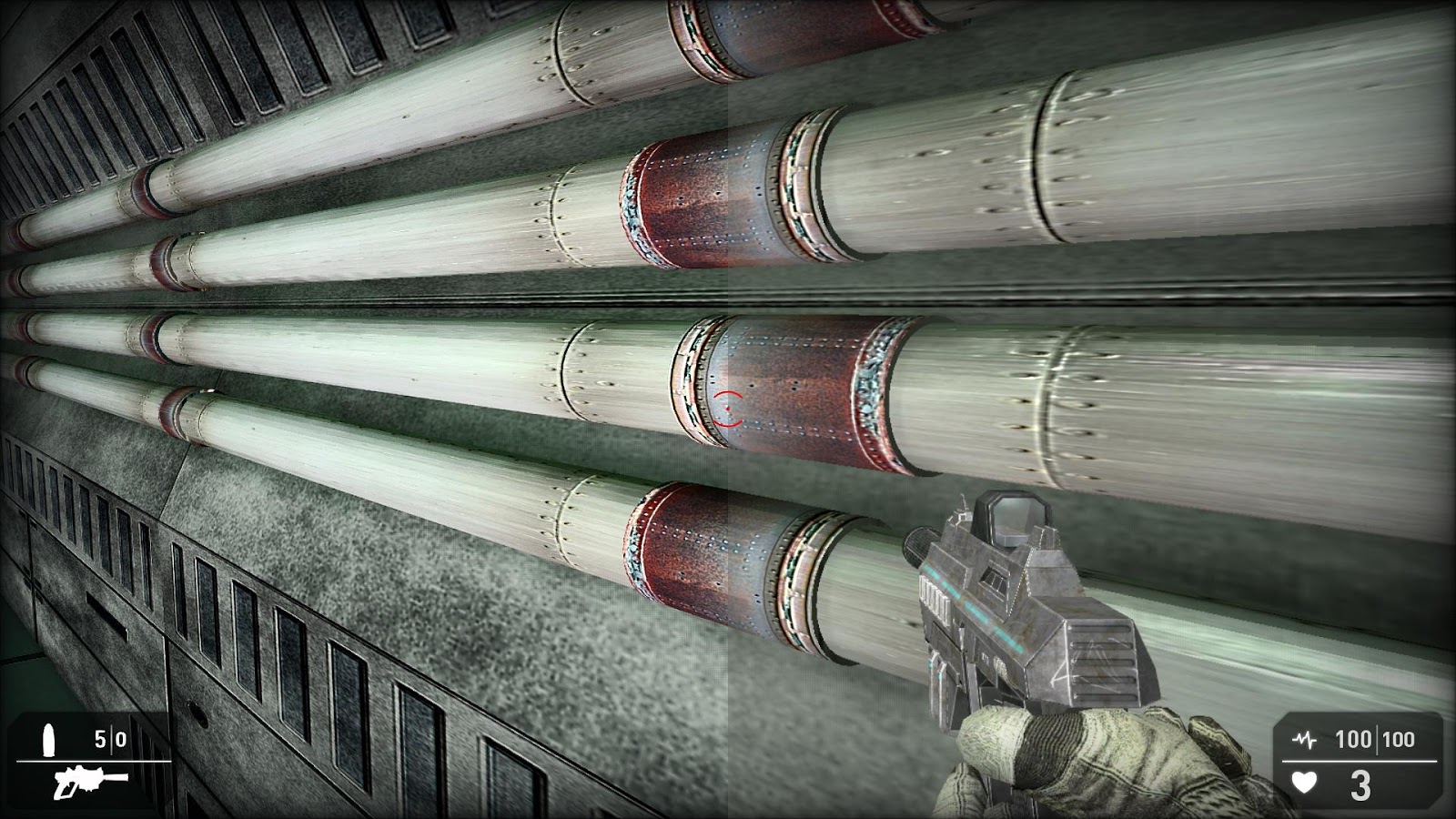Image resolution: width=1456 pixels, height=819 pixels.
Task: Select the rifle silhouette icon in the HUD
Action: 86,781
